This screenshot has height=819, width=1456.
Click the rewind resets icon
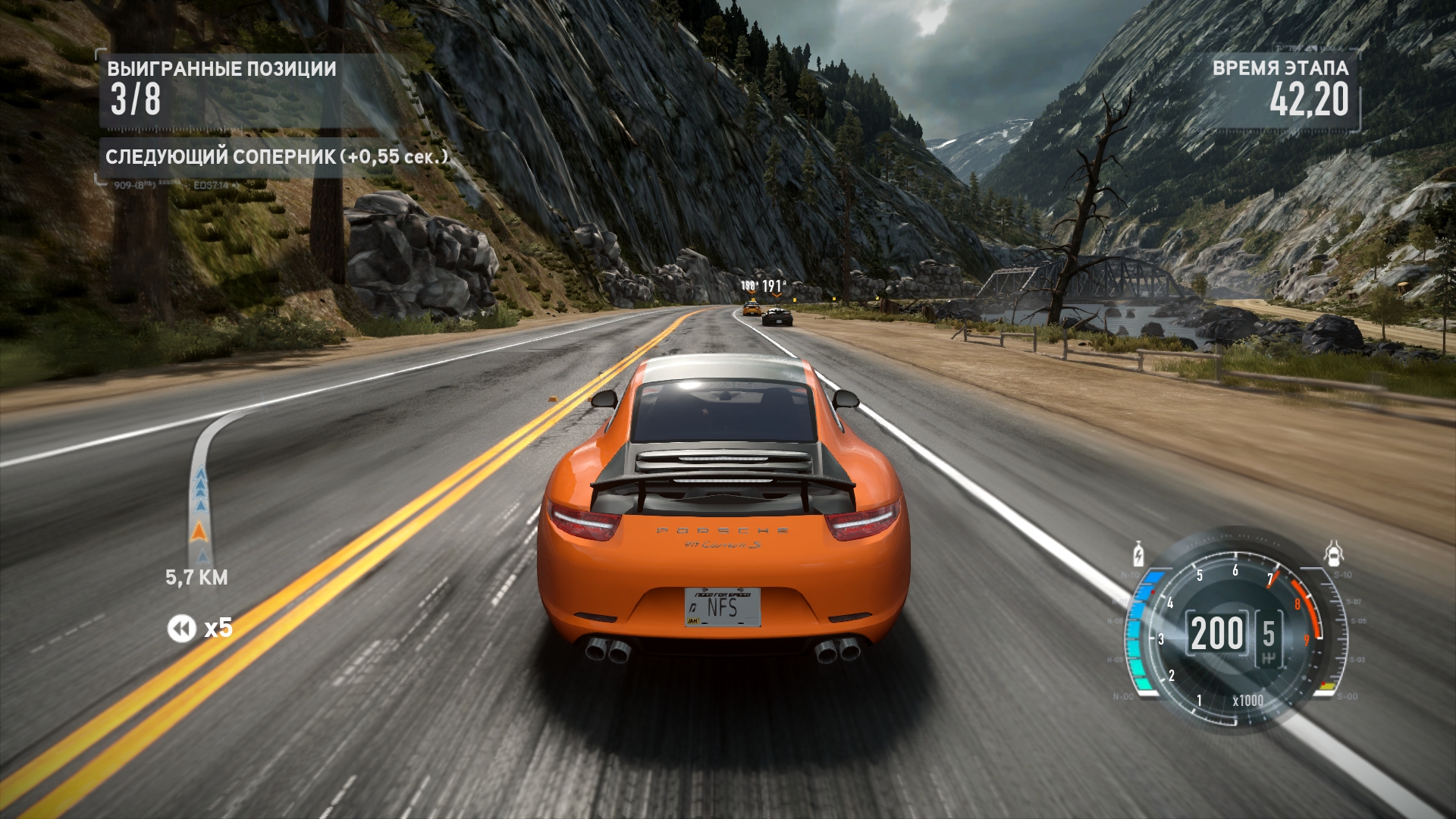181,629
